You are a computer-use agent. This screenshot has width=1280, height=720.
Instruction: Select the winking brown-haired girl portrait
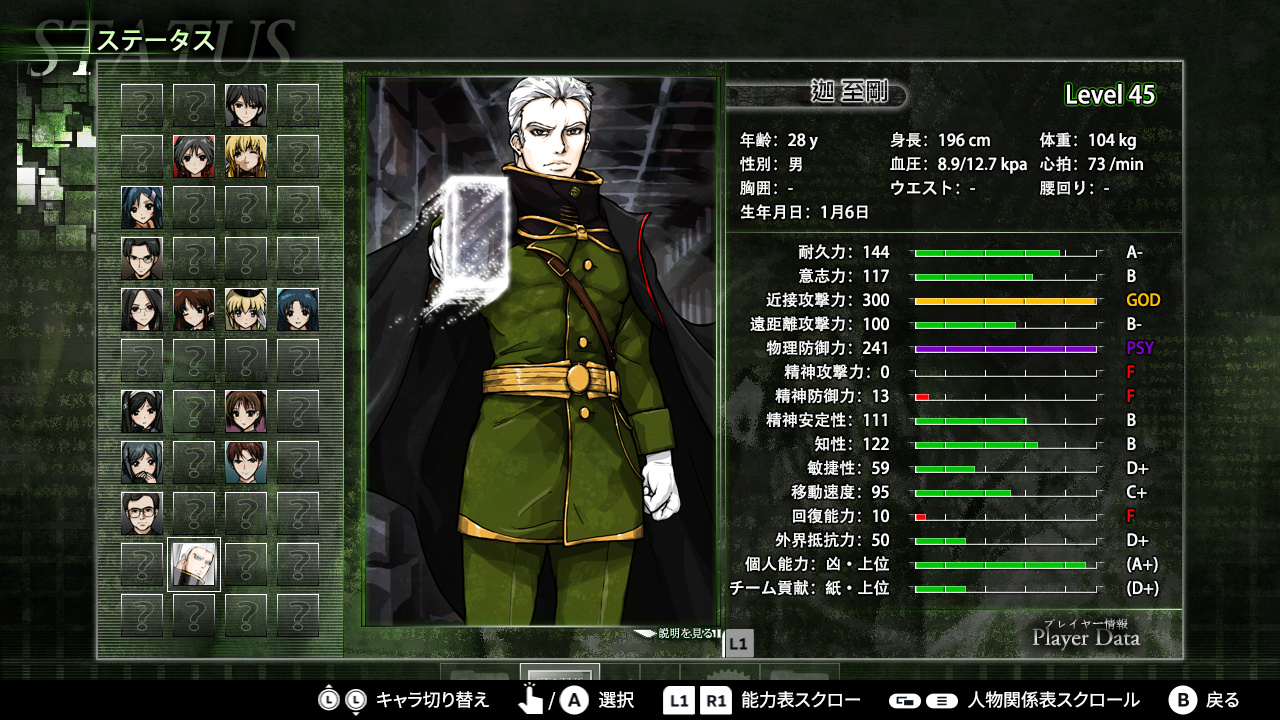click(x=194, y=309)
